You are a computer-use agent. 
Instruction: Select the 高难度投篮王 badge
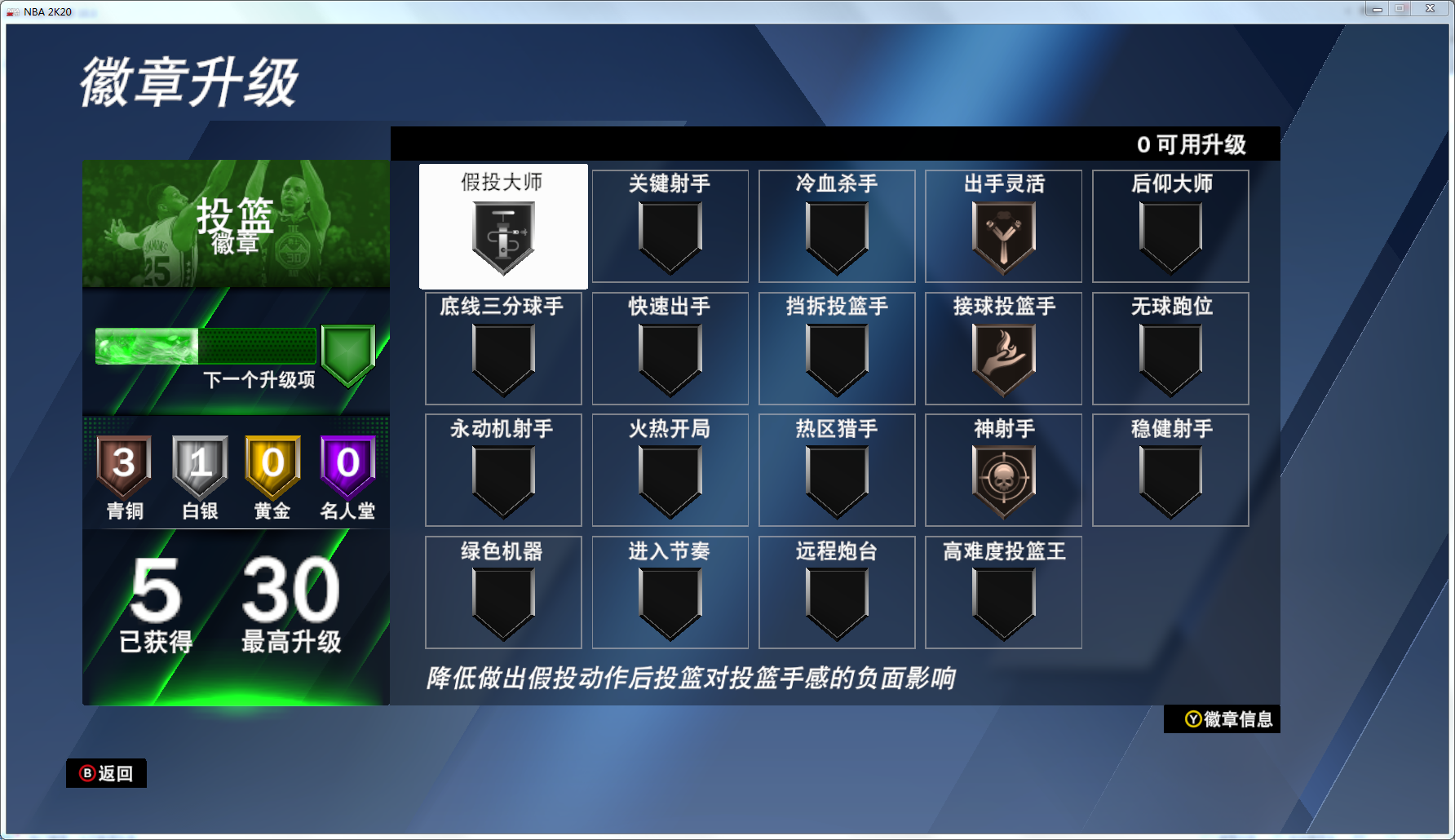pos(1003,592)
